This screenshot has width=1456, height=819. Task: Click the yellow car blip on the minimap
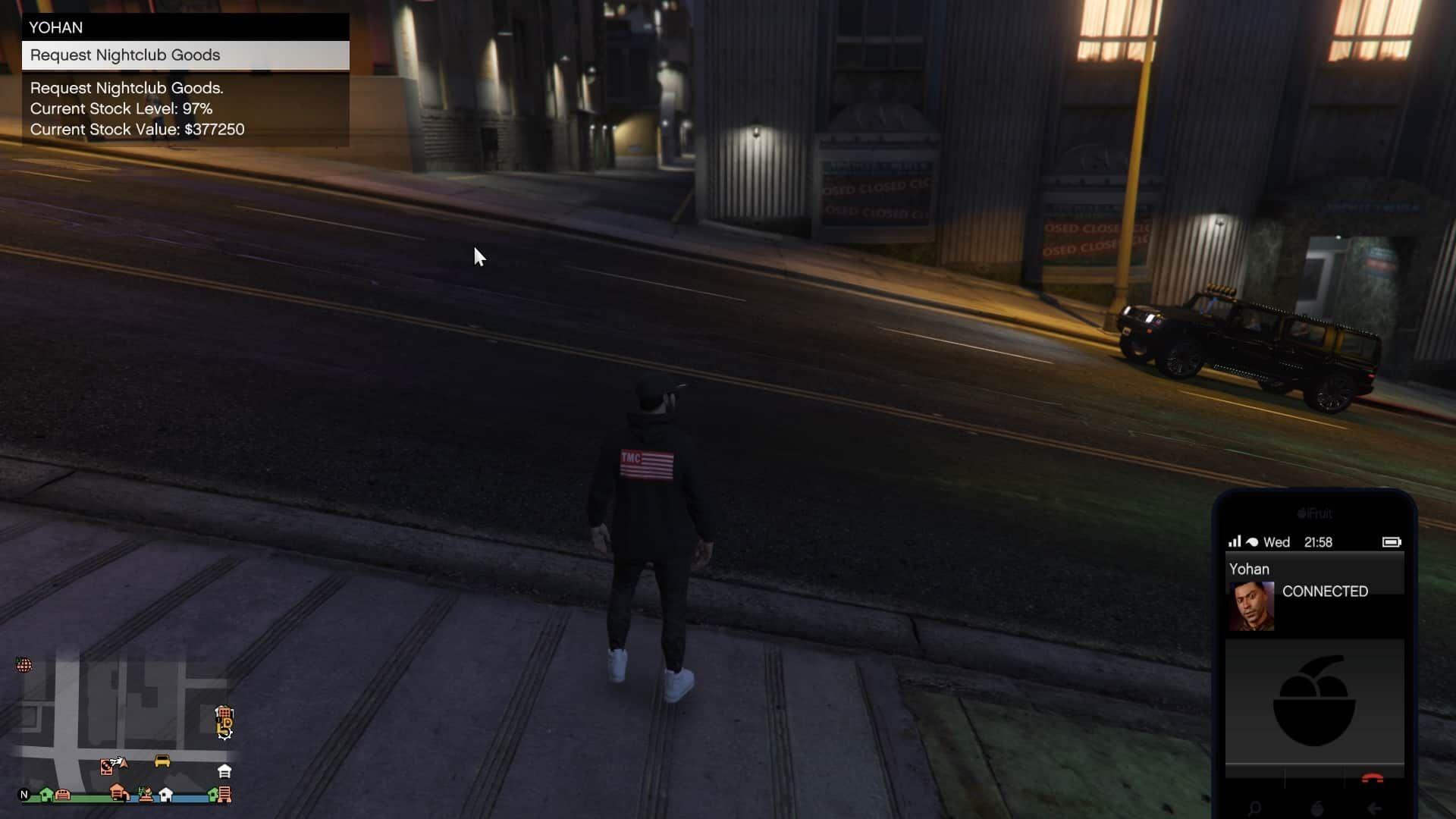tap(162, 761)
